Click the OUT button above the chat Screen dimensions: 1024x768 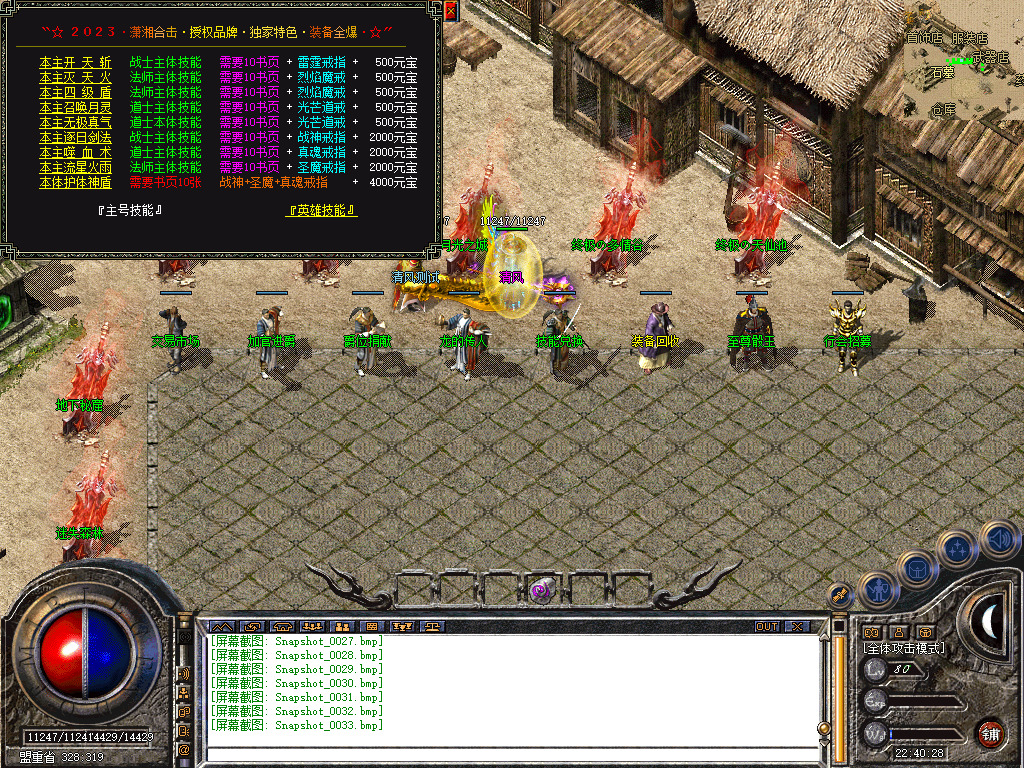pos(767,626)
